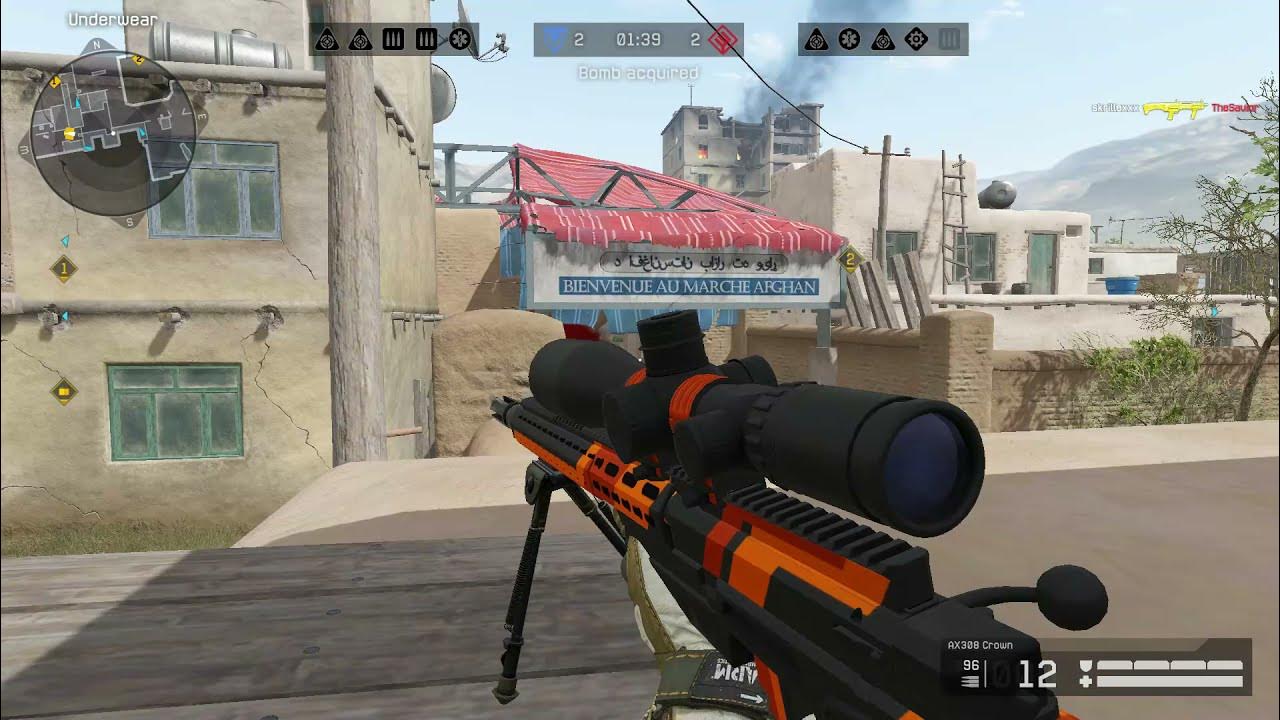Select the yellow objective 1 diamond marker
This screenshot has height=720, width=1280.
(64, 268)
